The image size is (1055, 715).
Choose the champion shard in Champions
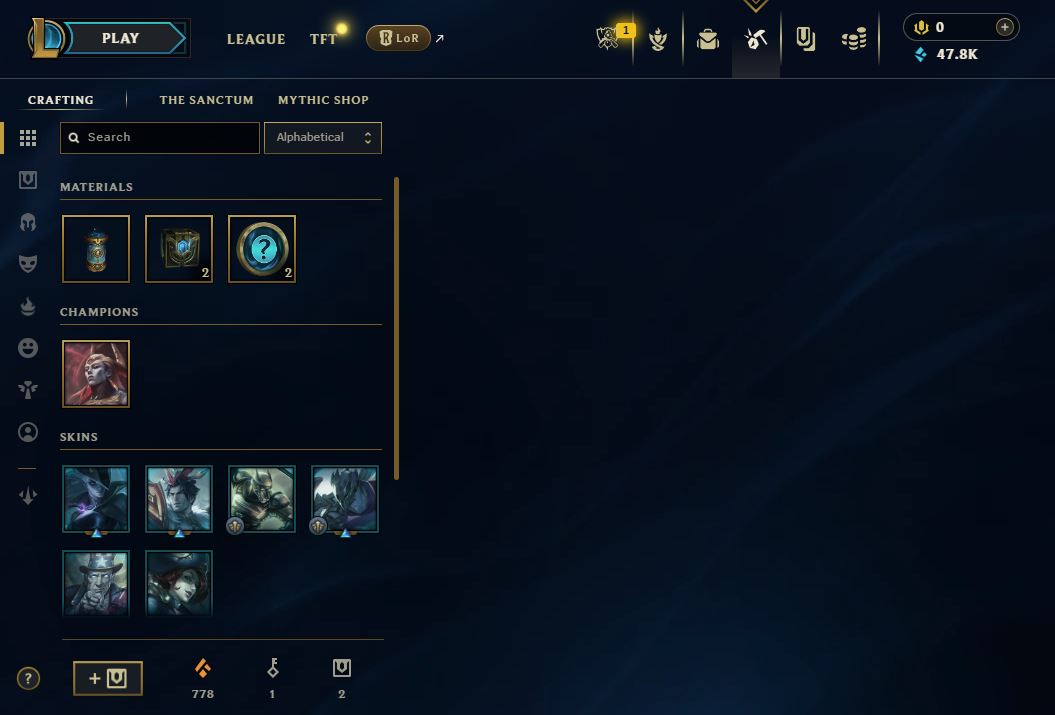click(x=96, y=374)
